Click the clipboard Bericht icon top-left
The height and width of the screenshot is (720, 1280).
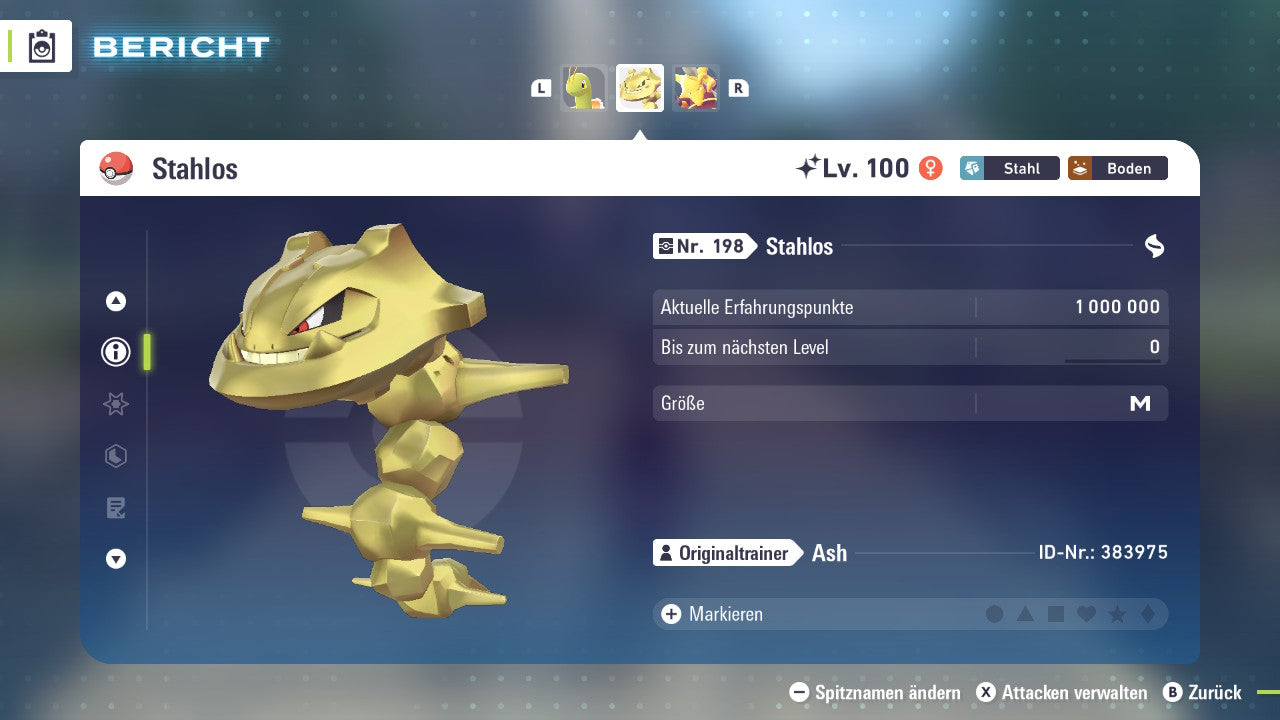pos(42,46)
